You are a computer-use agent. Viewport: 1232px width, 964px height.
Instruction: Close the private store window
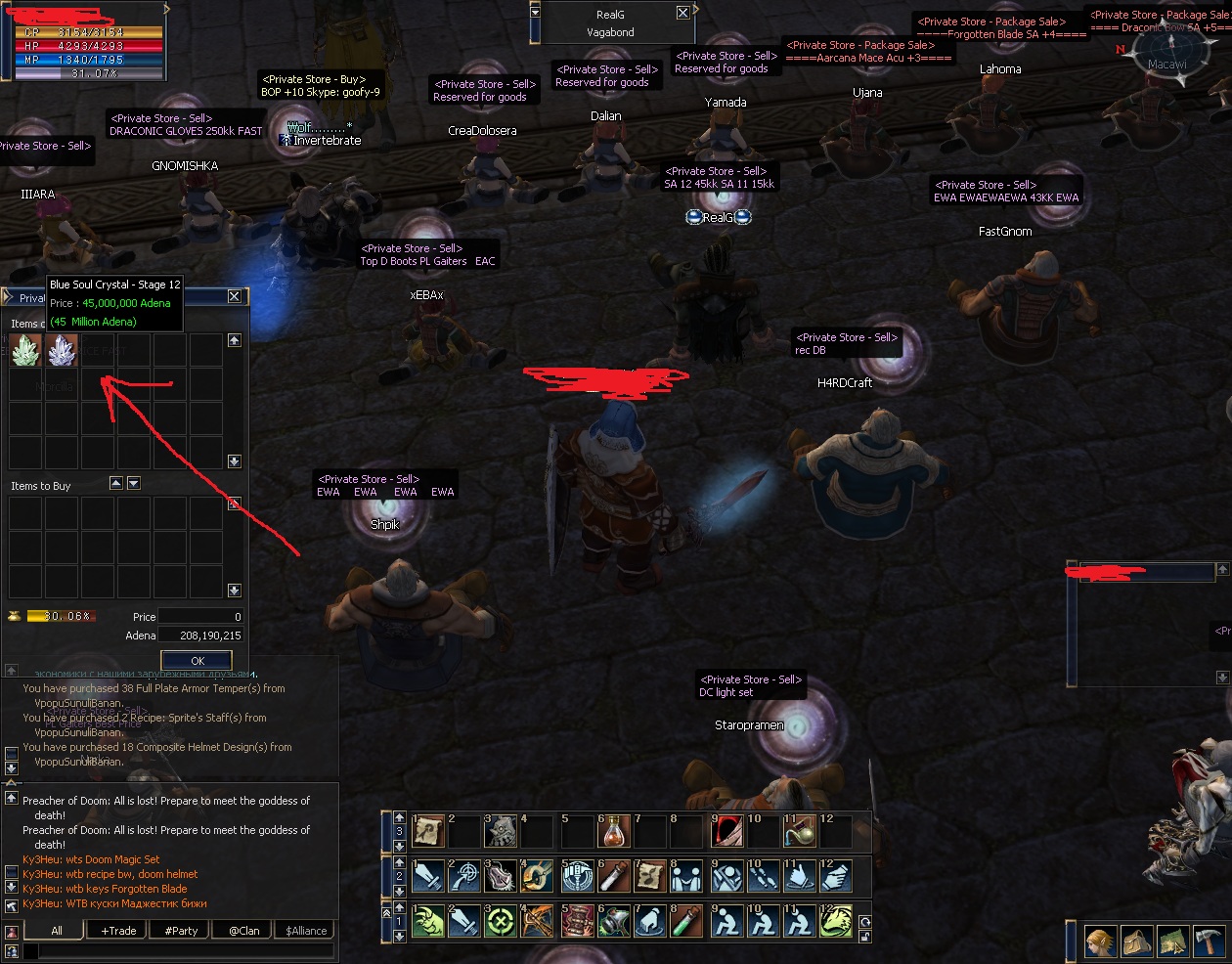tap(234, 296)
